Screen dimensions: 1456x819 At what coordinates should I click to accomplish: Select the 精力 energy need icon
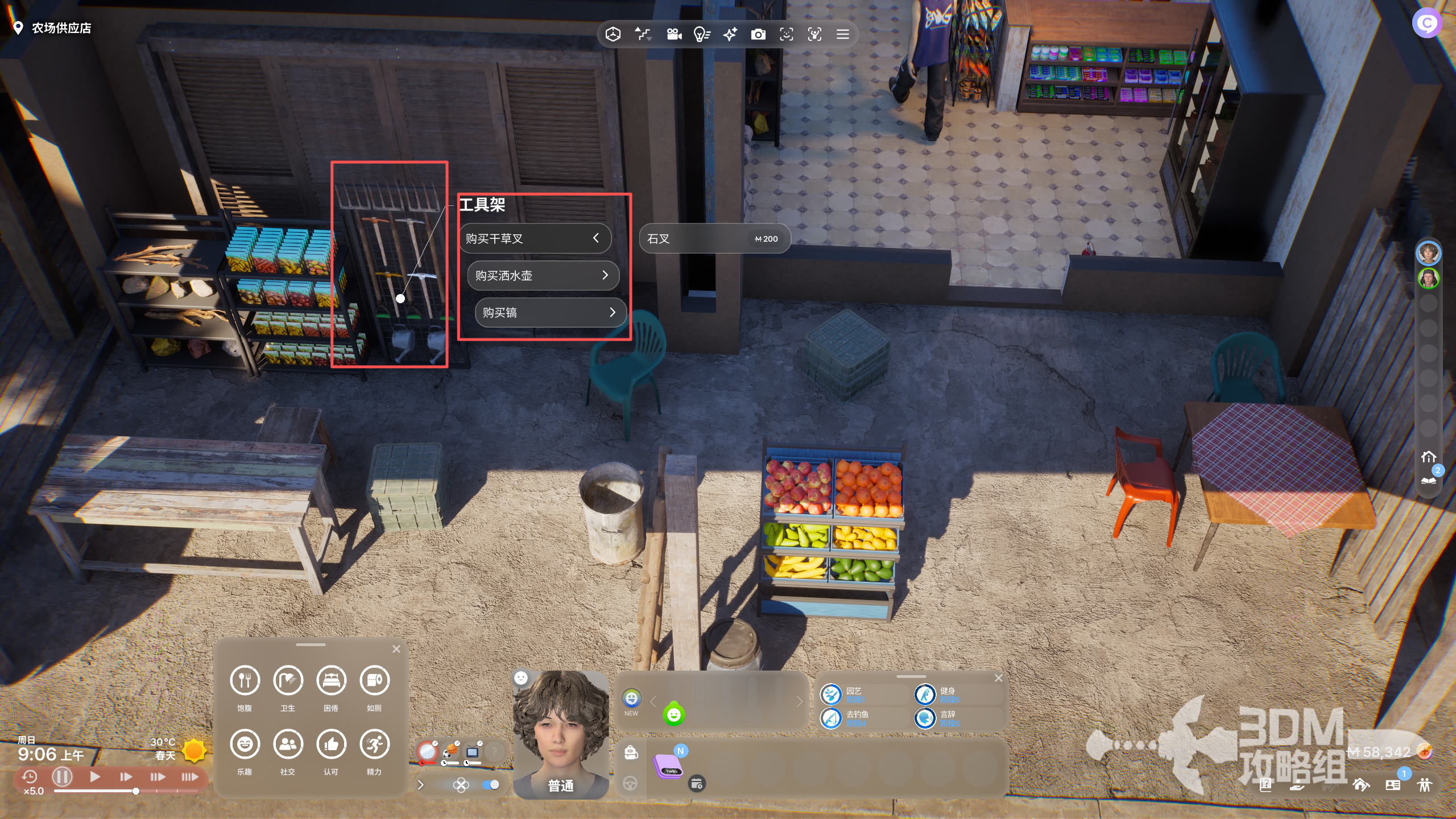(374, 744)
